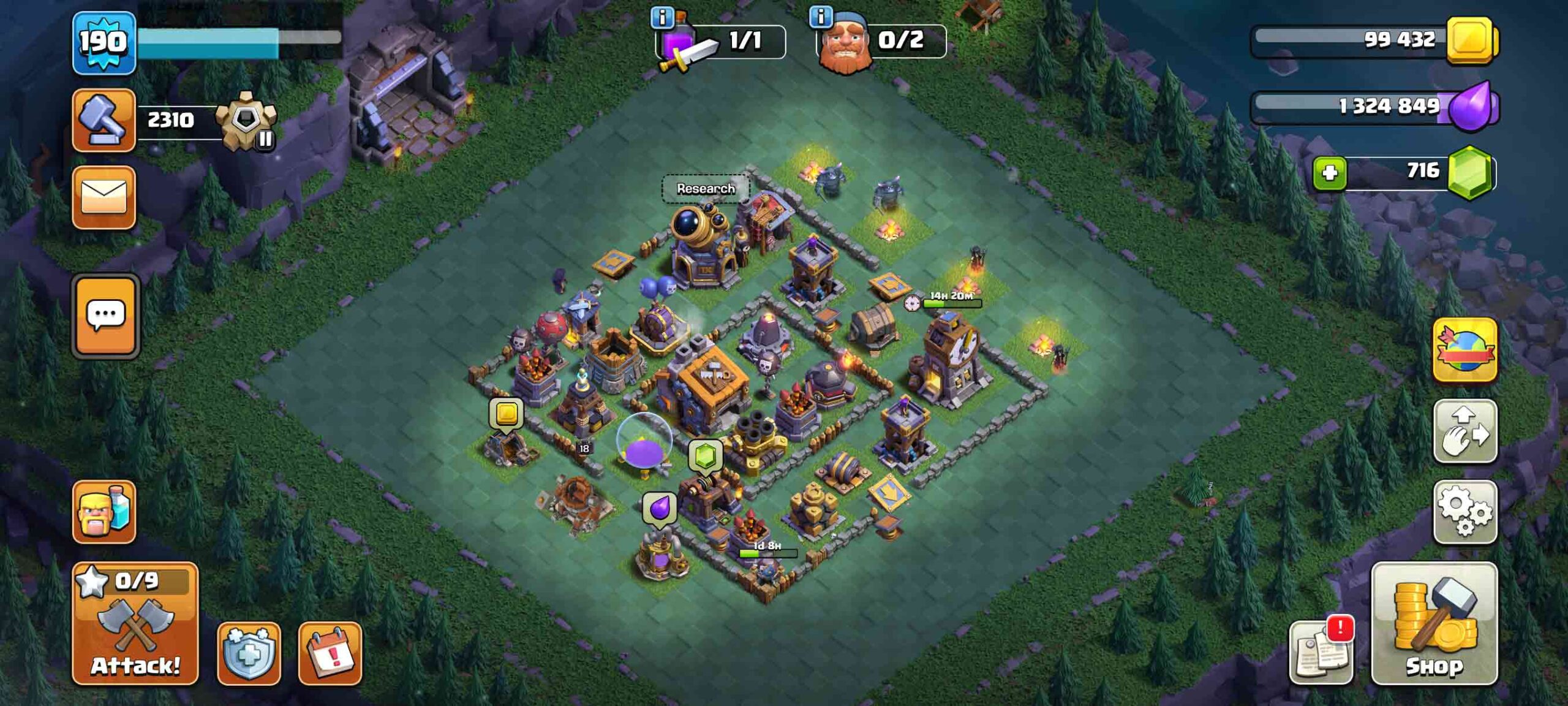Open the globe world map button
1568x706 pixels.
[1464, 350]
